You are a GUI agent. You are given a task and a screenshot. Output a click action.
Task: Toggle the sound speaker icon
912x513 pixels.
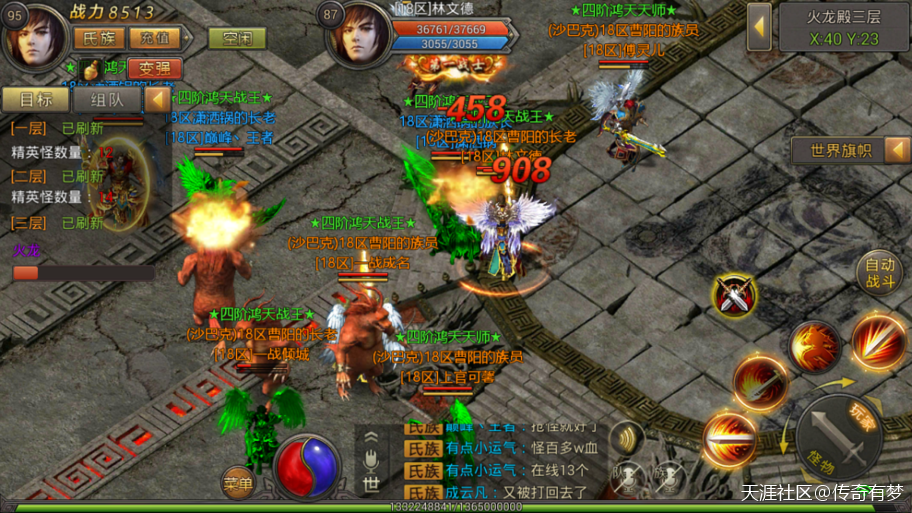(x=627, y=437)
